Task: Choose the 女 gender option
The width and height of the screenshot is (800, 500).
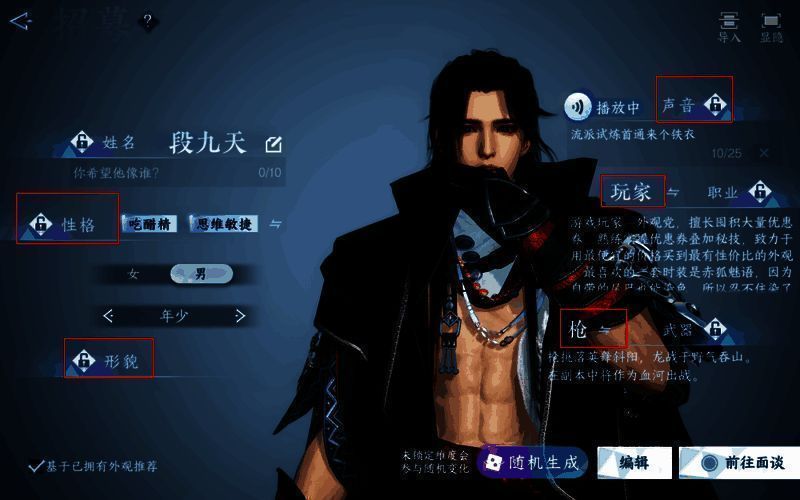Action: click(x=133, y=274)
